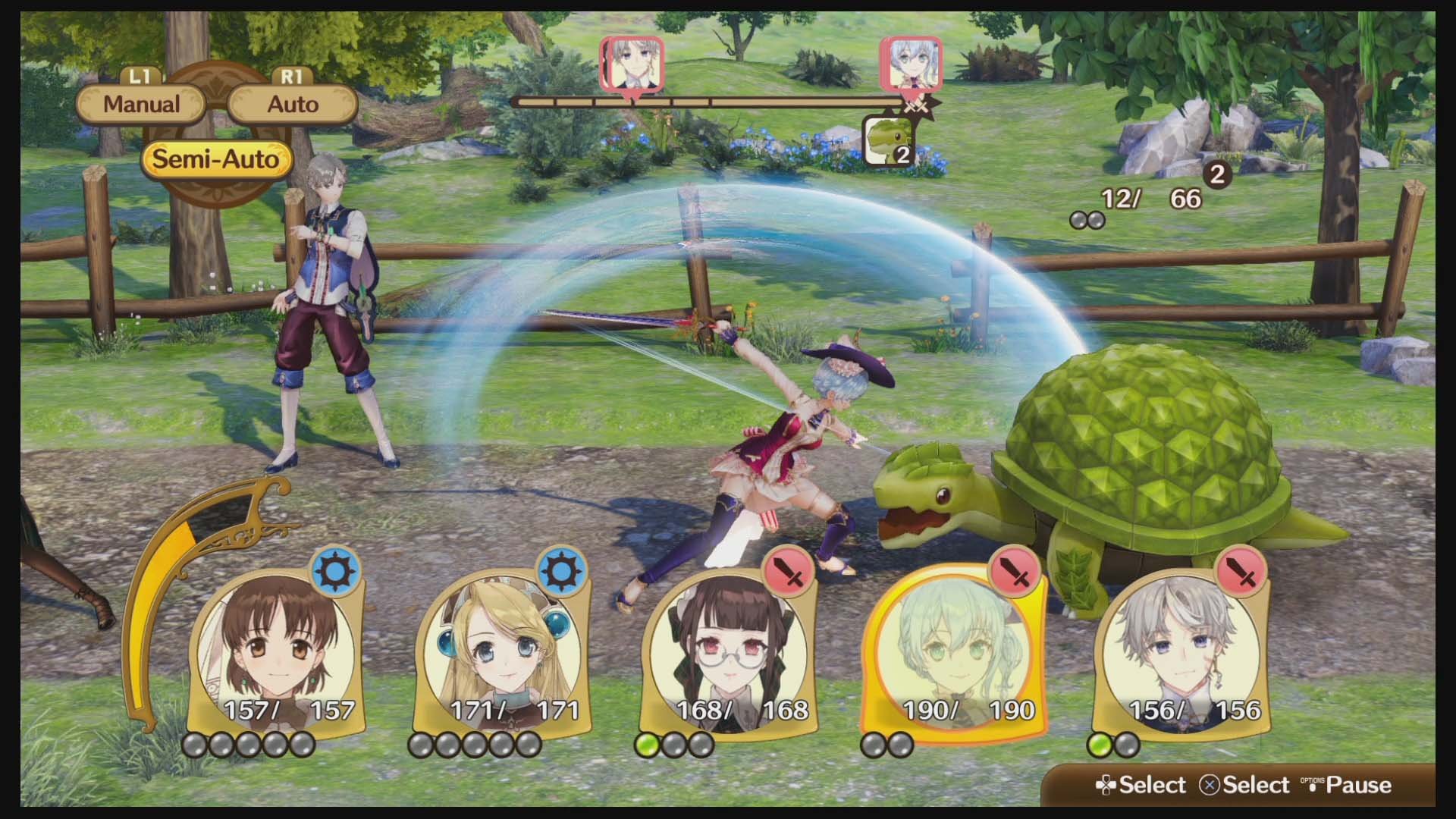
Task: Switch to Manual battle mode
Action: click(x=141, y=104)
